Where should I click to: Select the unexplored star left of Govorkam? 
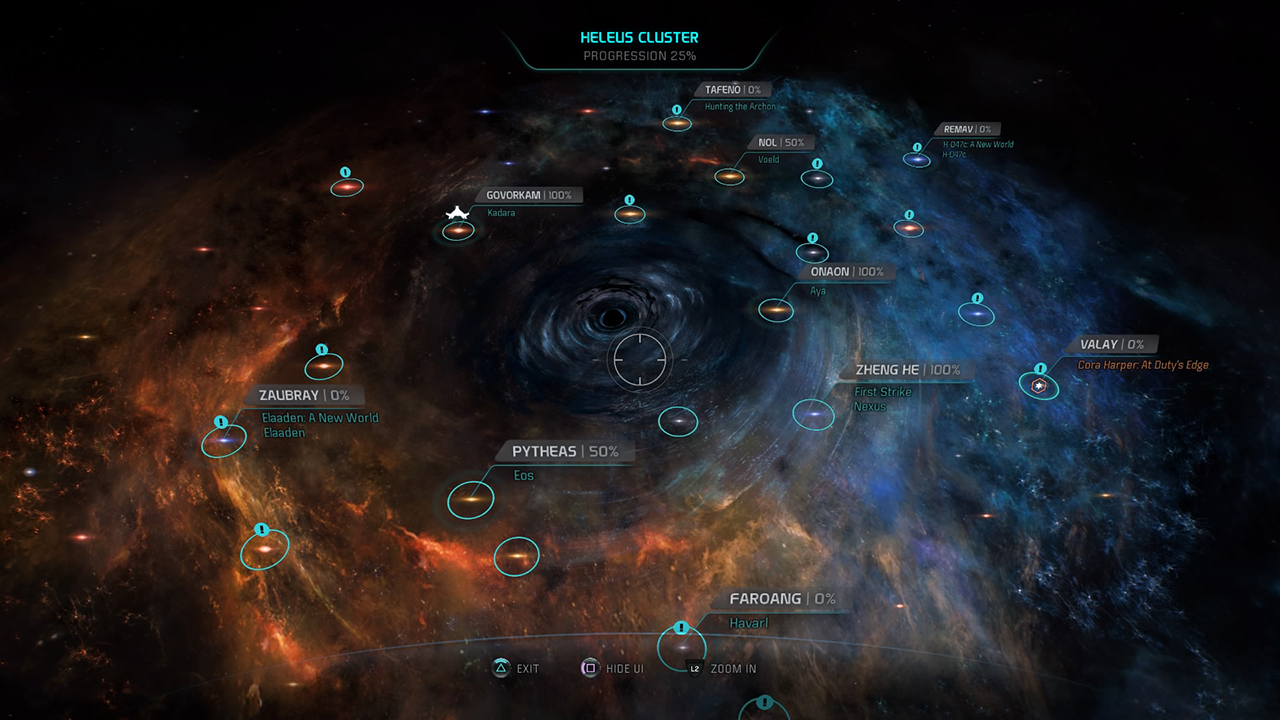point(345,184)
